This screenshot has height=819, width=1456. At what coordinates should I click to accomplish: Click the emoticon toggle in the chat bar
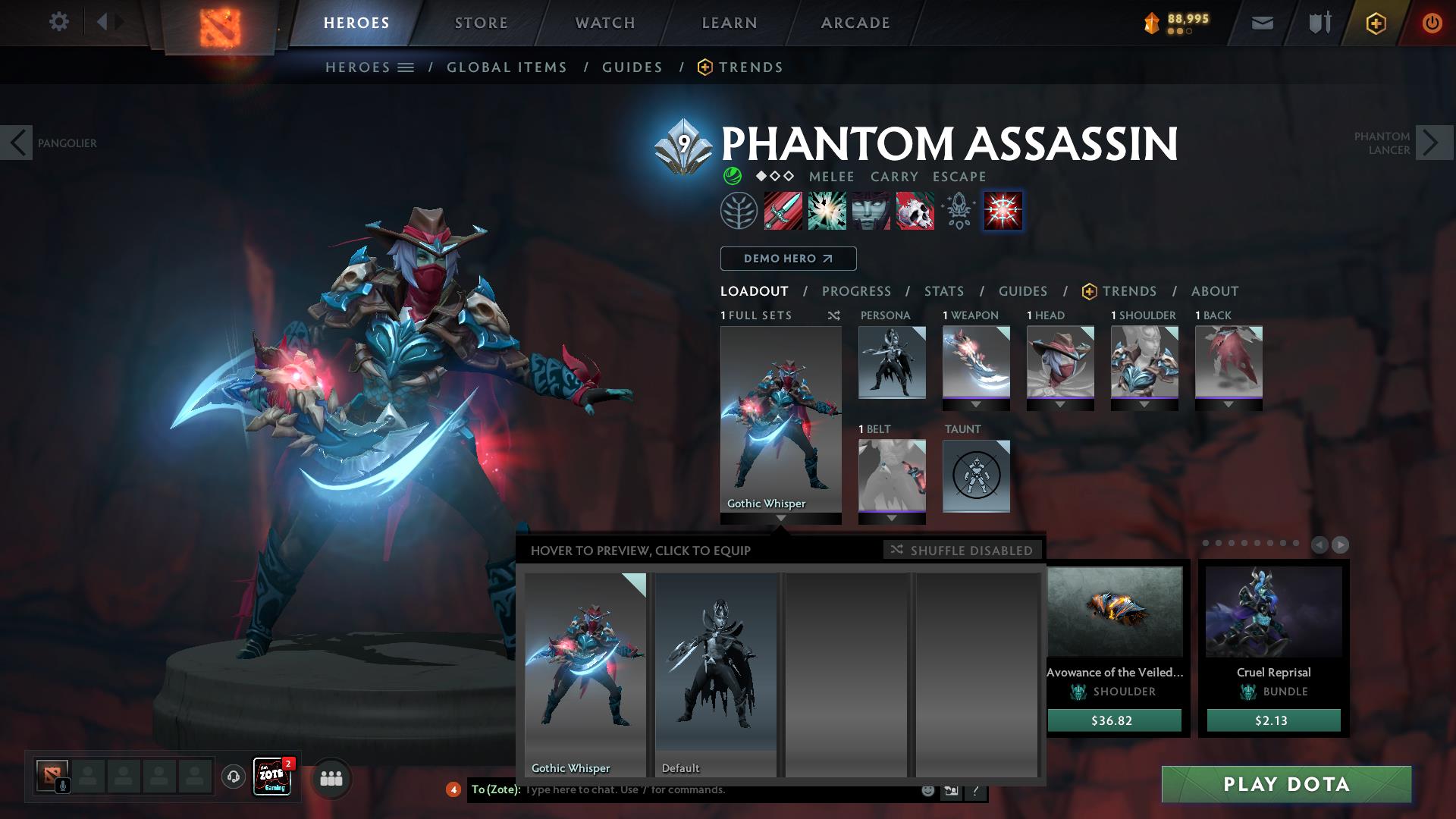(927, 789)
